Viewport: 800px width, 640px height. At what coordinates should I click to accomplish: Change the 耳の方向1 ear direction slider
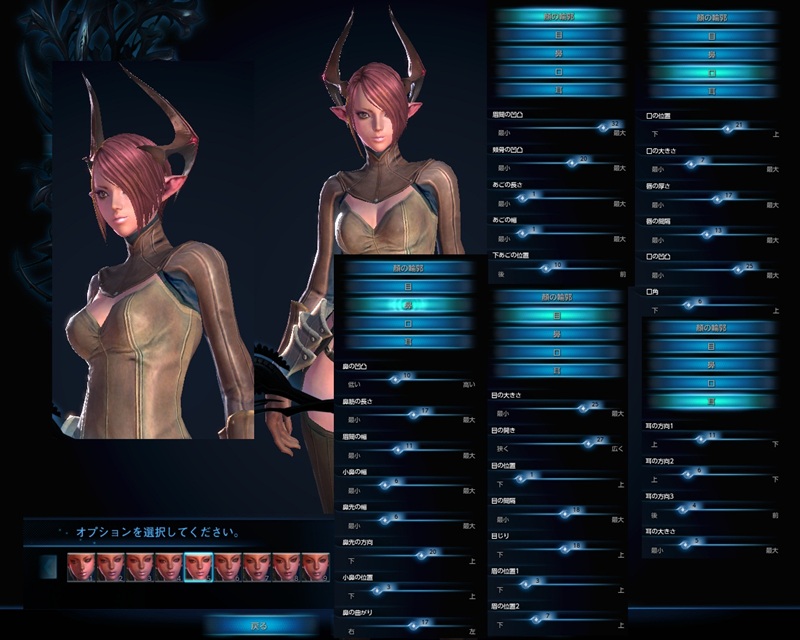click(711, 437)
